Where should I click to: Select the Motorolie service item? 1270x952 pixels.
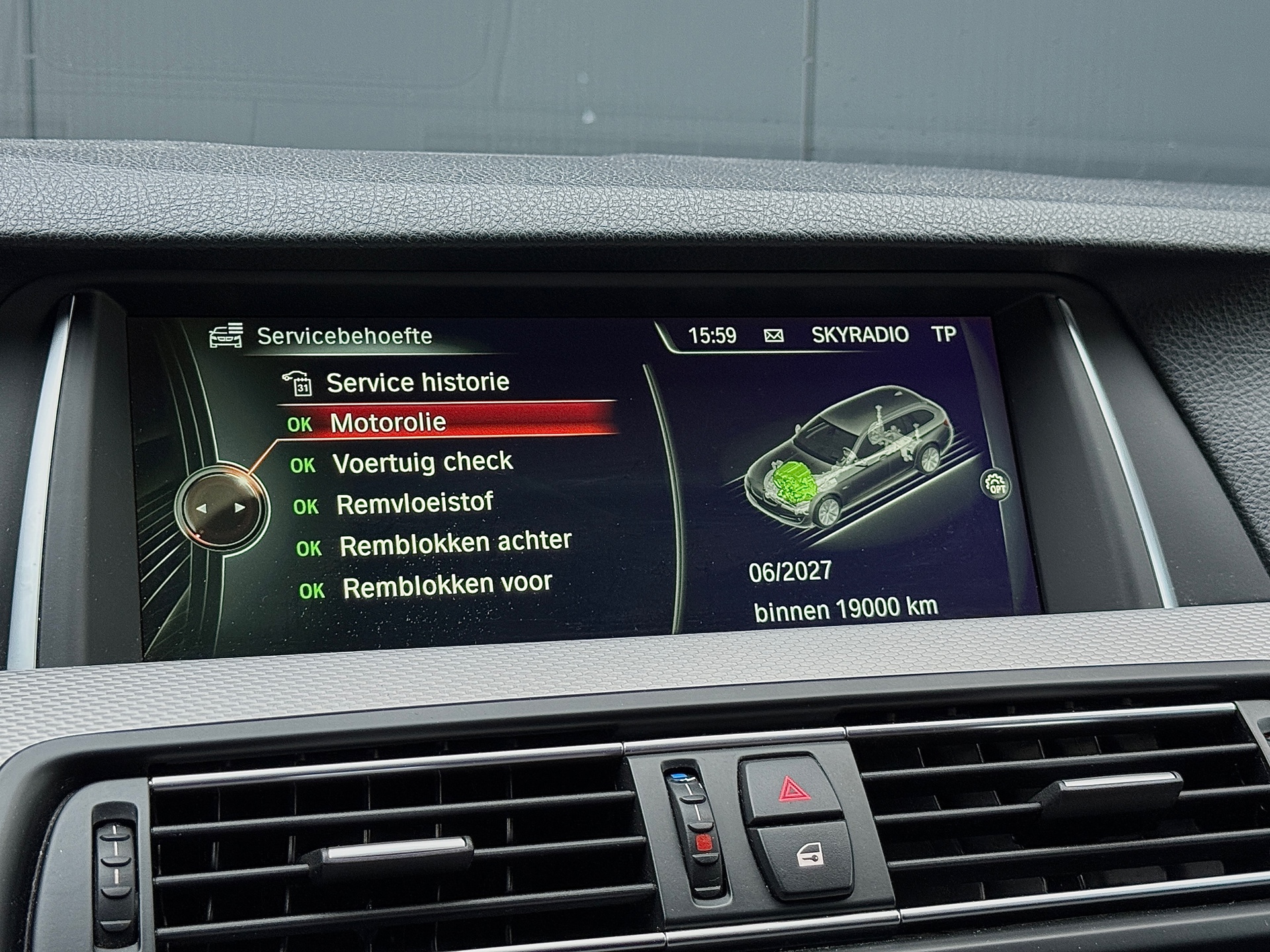pos(388,423)
